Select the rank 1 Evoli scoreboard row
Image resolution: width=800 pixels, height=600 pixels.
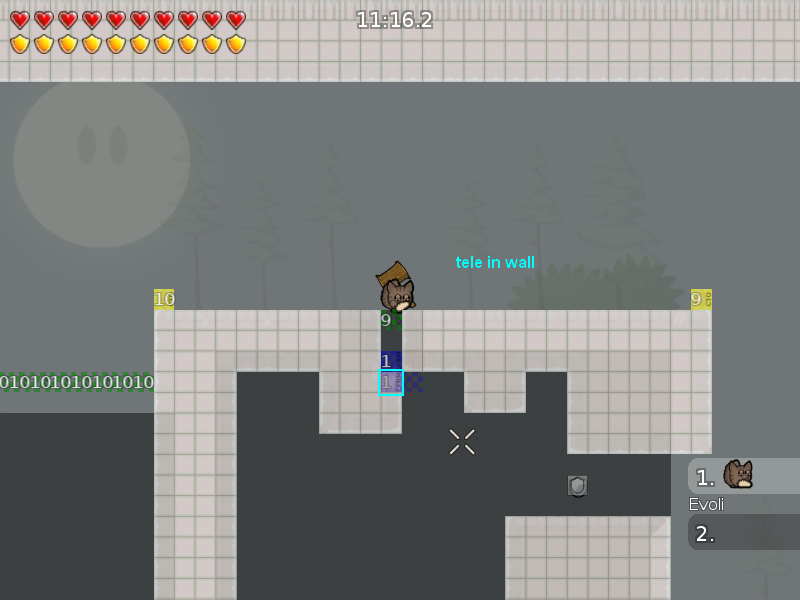(743, 476)
